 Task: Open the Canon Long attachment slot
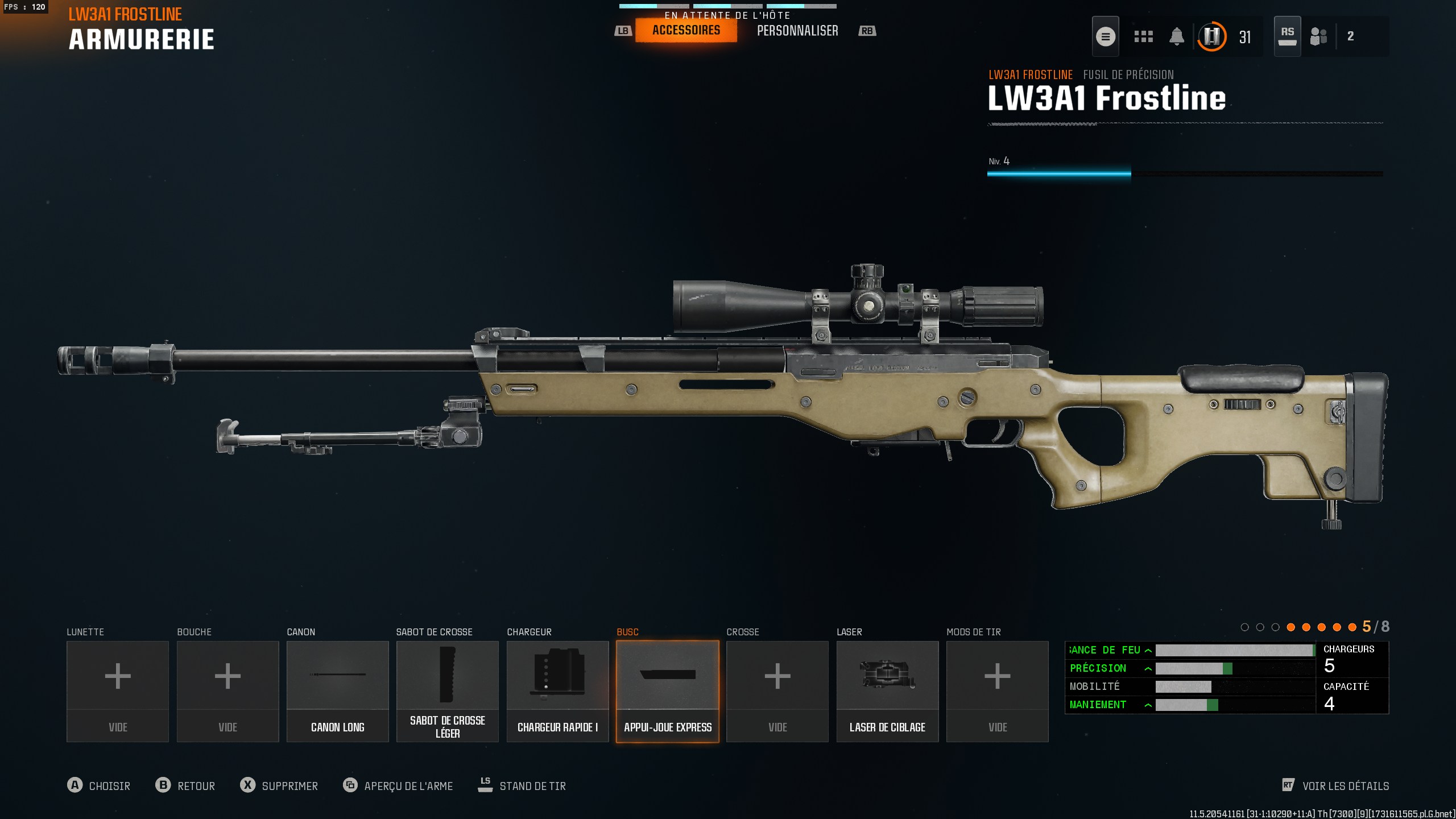(x=337, y=691)
